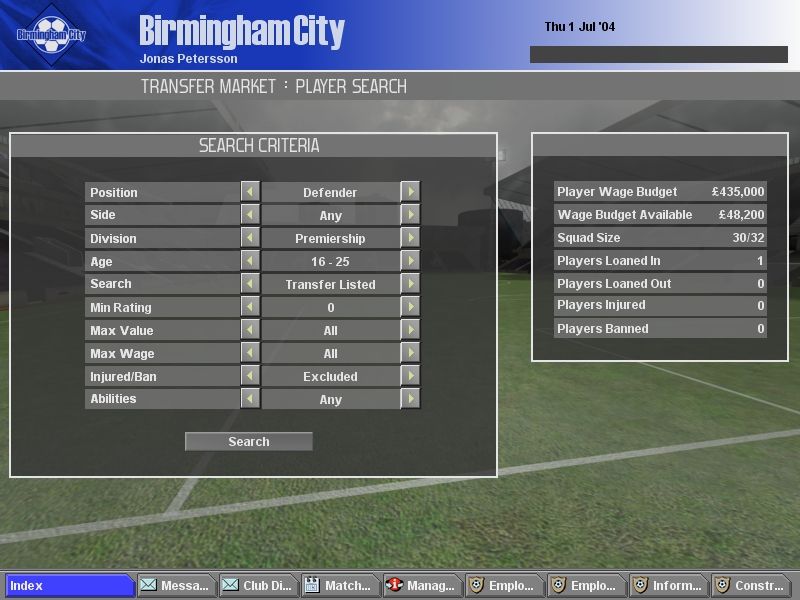This screenshot has height=600, width=800.
Task: Go to the Manag... taskbar tab
Action: click(421, 586)
